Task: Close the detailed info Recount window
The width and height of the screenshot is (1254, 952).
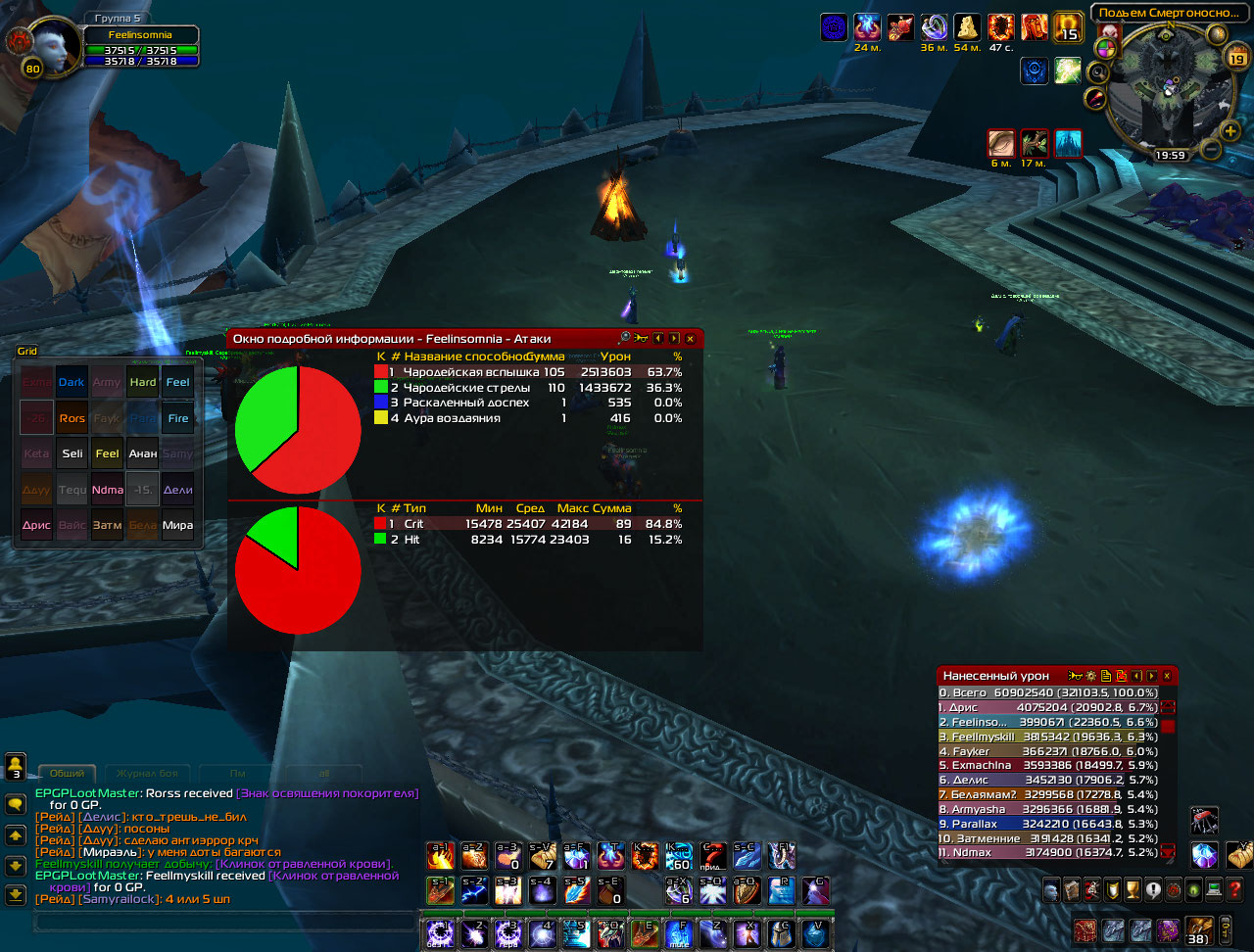Action: 690,338
